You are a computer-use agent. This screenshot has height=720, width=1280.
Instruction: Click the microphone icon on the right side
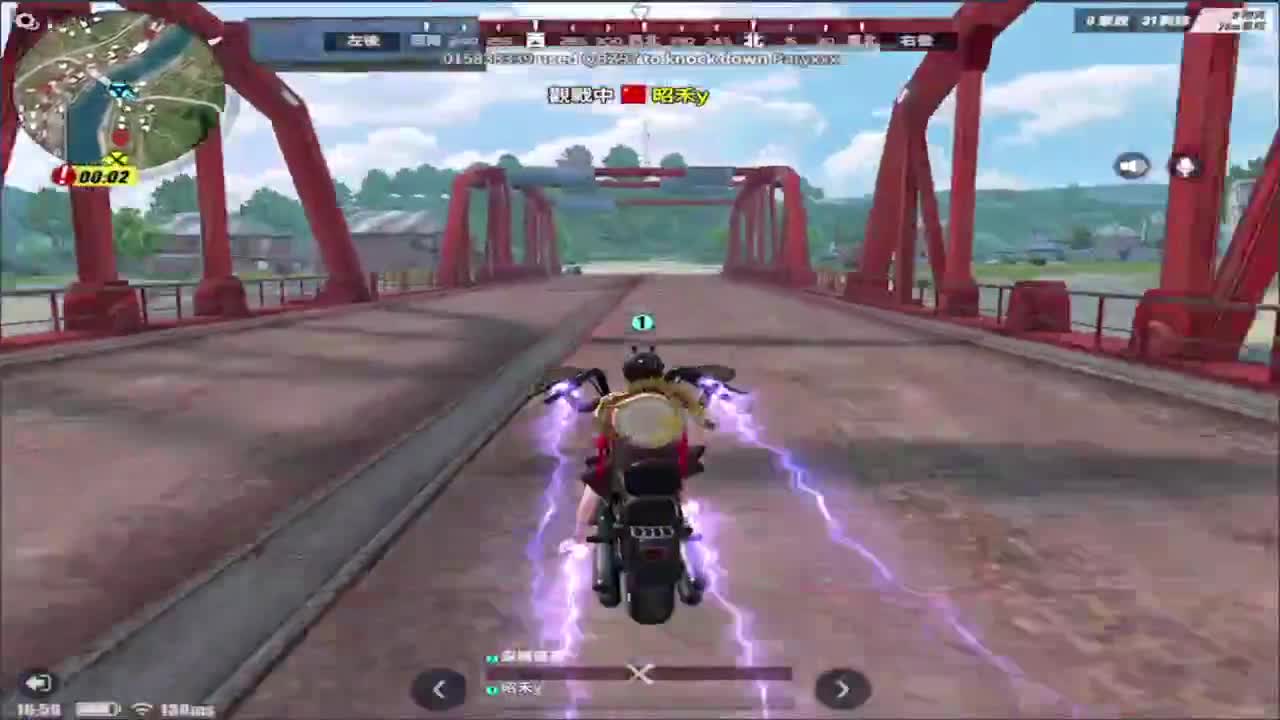[1185, 167]
